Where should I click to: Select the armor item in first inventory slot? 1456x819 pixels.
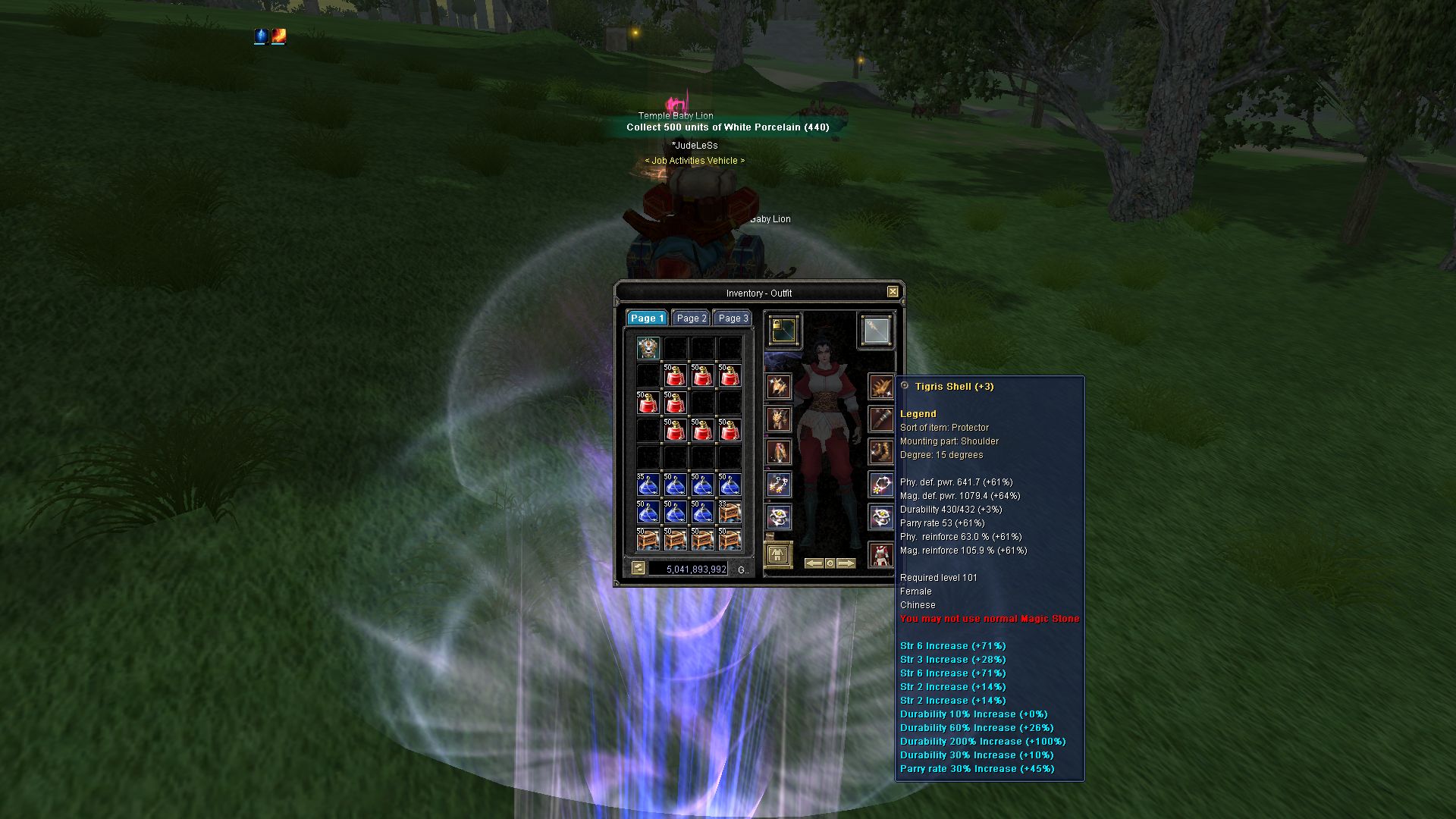tap(648, 348)
